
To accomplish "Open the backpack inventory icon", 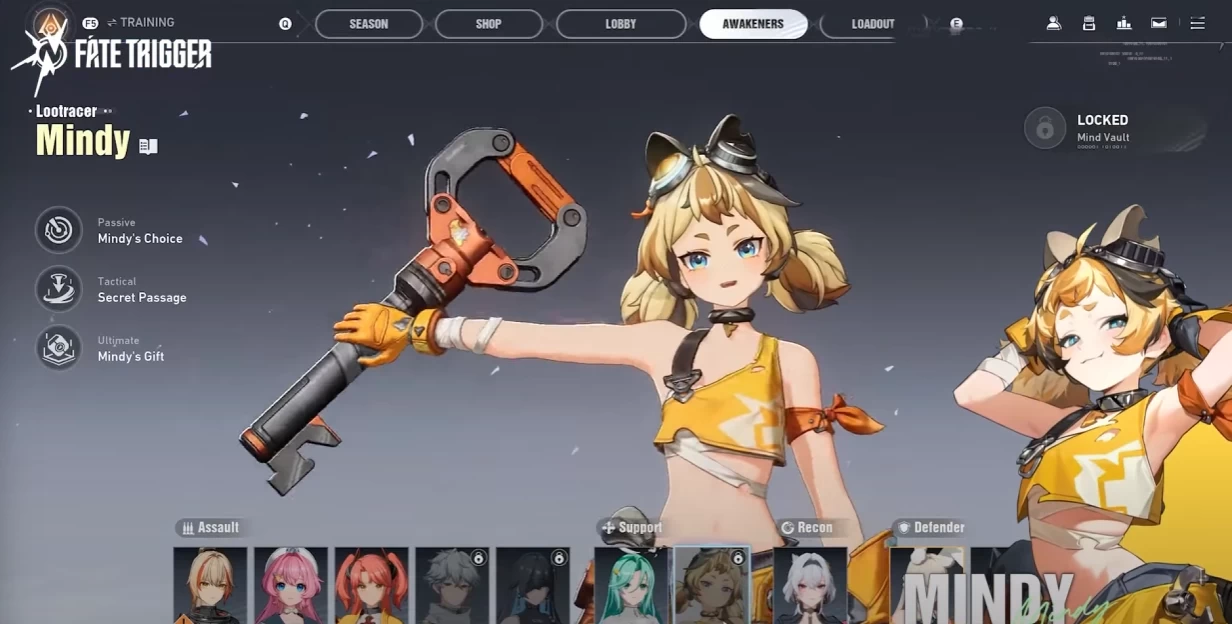I will point(1089,23).
